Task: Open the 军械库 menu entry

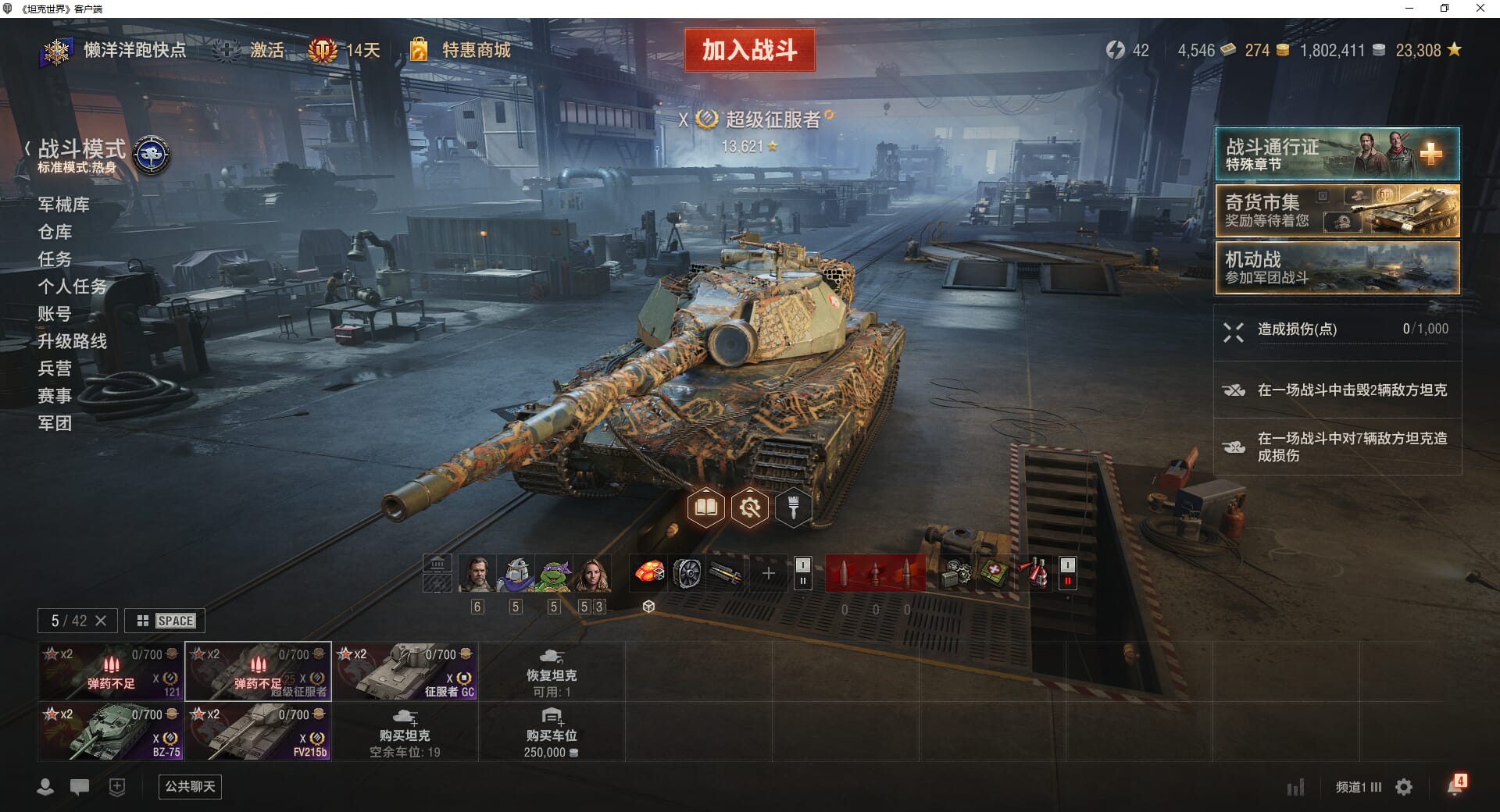Action: click(64, 205)
